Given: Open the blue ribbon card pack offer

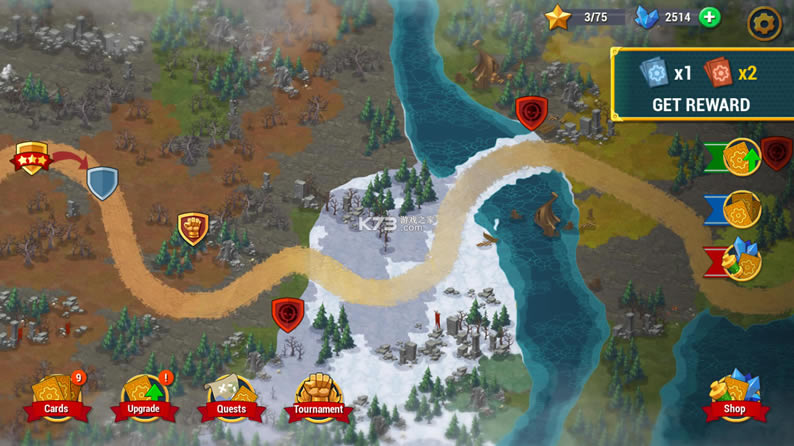Looking at the screenshot, I should [741, 210].
